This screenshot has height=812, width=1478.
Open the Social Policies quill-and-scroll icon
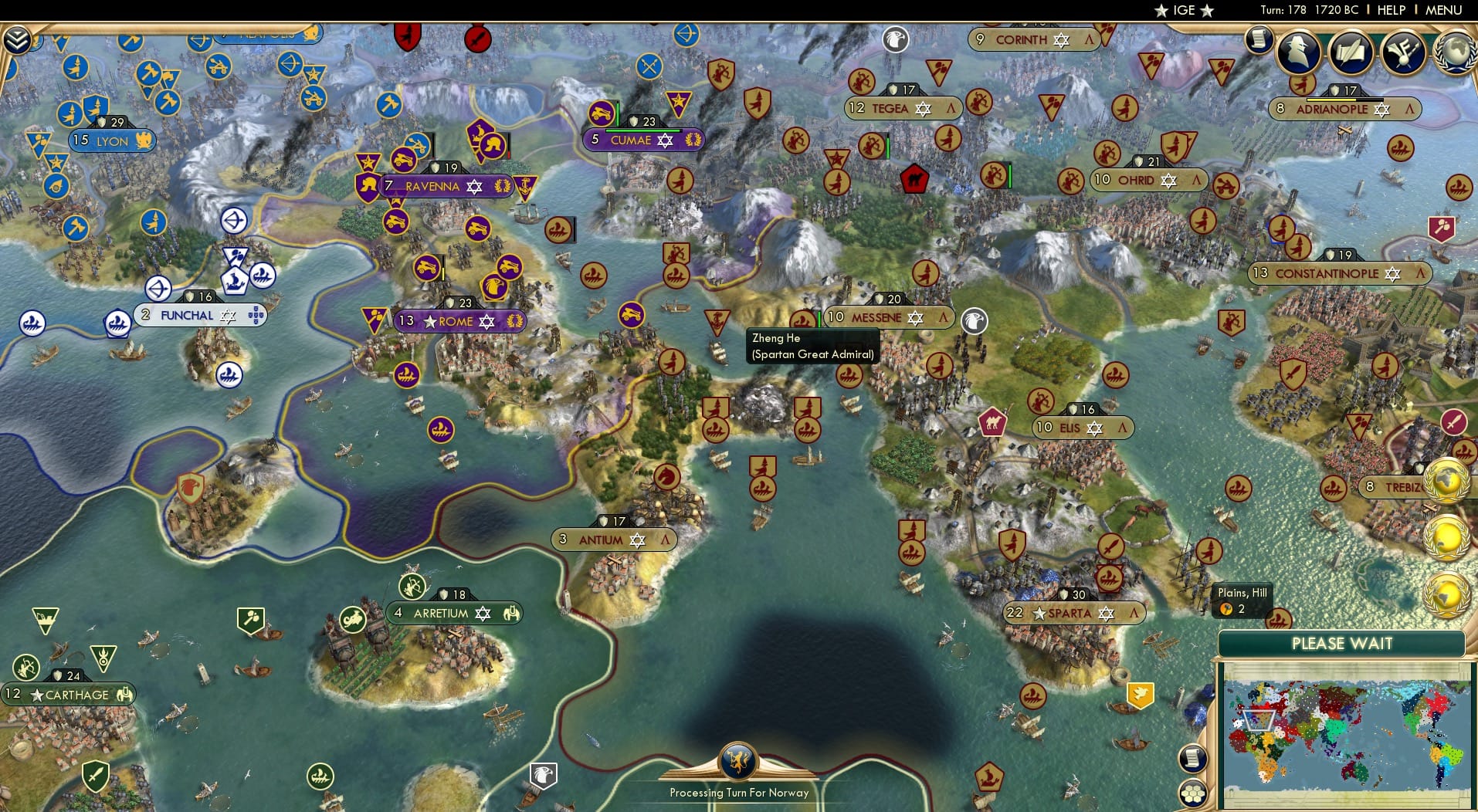[1351, 52]
